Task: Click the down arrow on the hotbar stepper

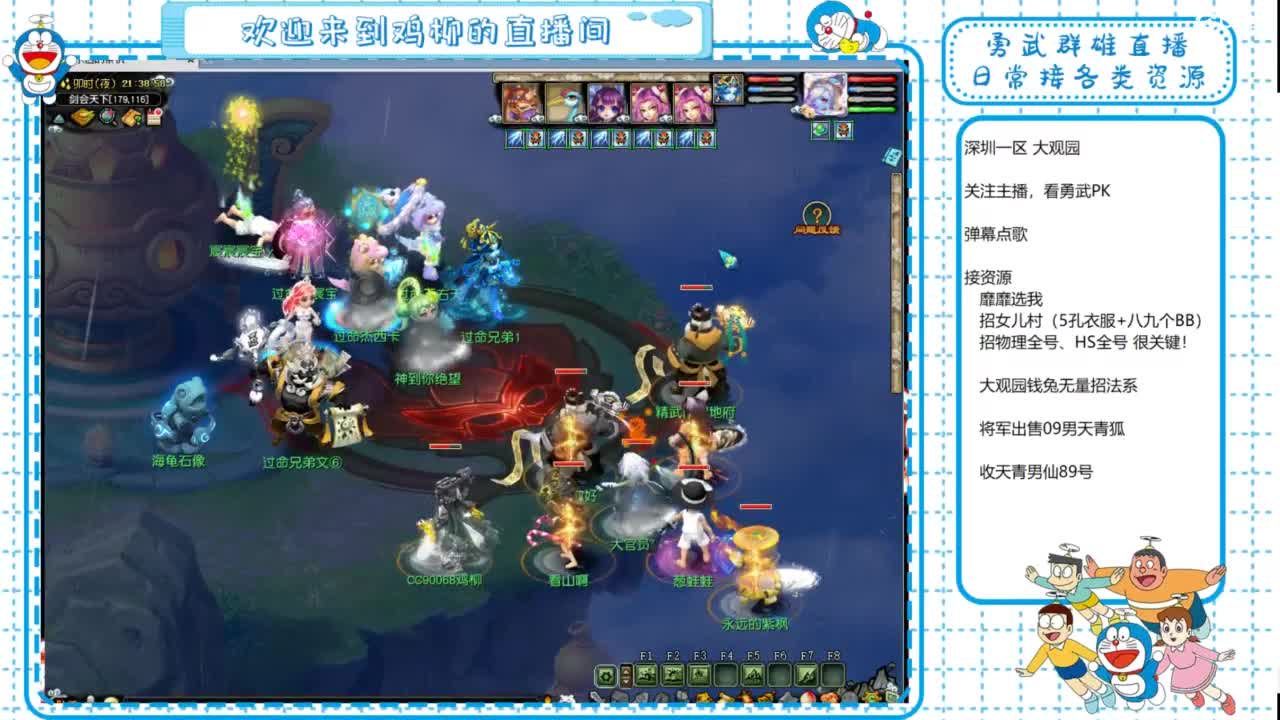Action: click(x=626, y=680)
